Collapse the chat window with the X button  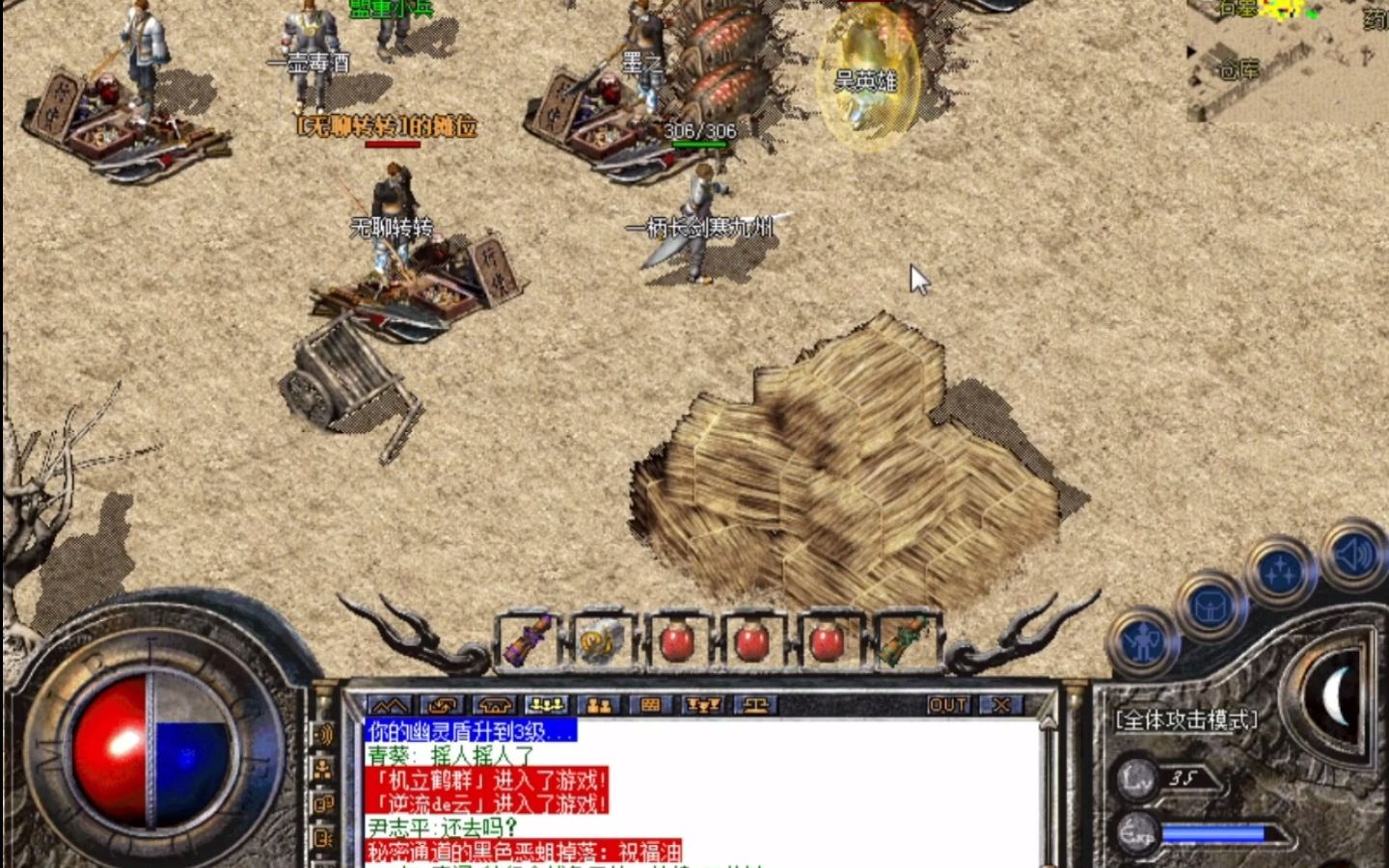coord(999,705)
